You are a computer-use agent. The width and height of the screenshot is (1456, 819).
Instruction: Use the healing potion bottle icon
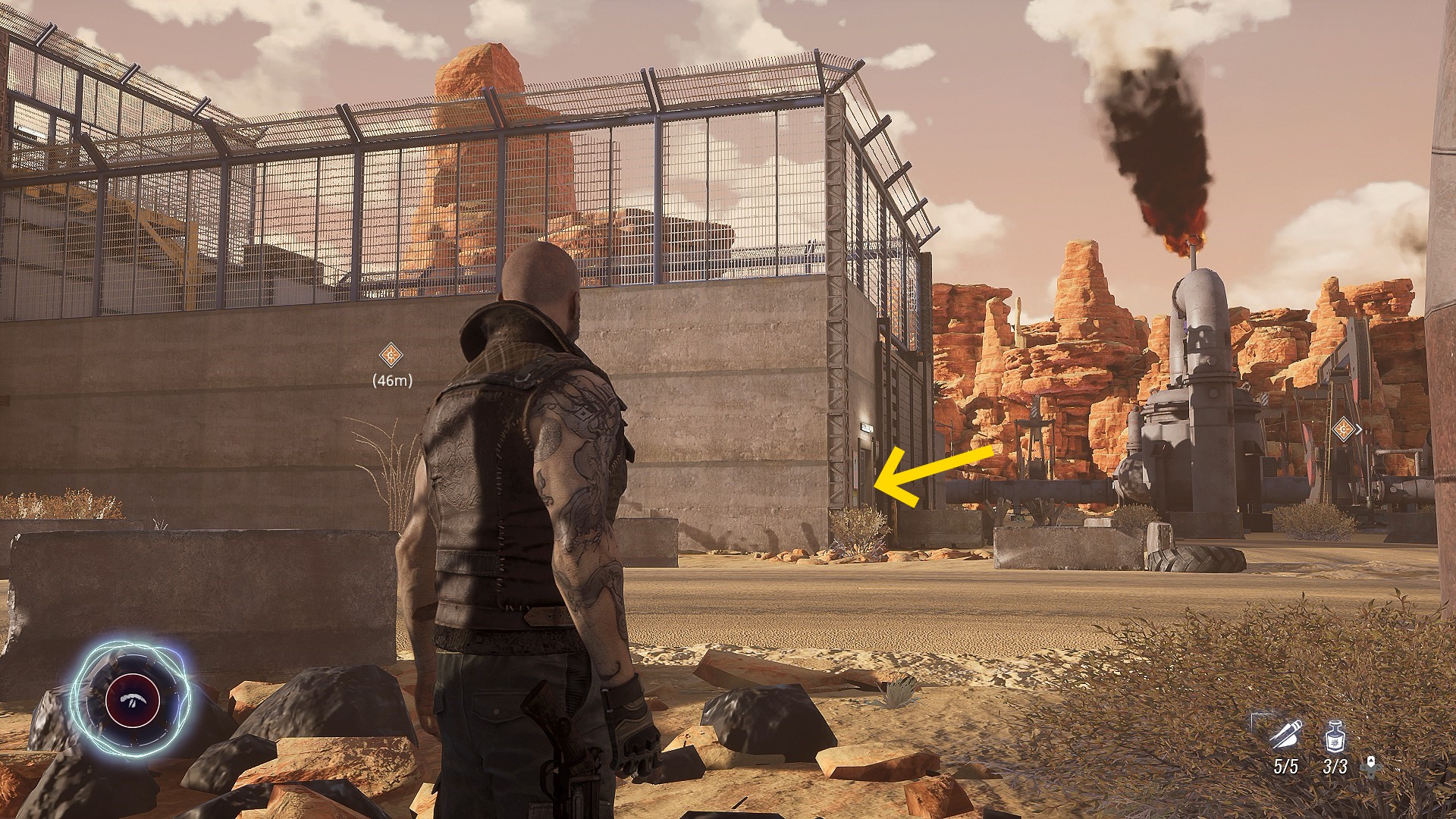pos(1335,737)
